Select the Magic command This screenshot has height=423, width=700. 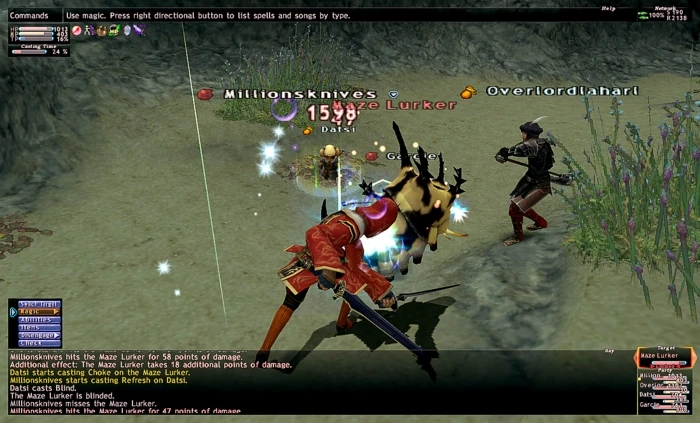tap(36, 312)
